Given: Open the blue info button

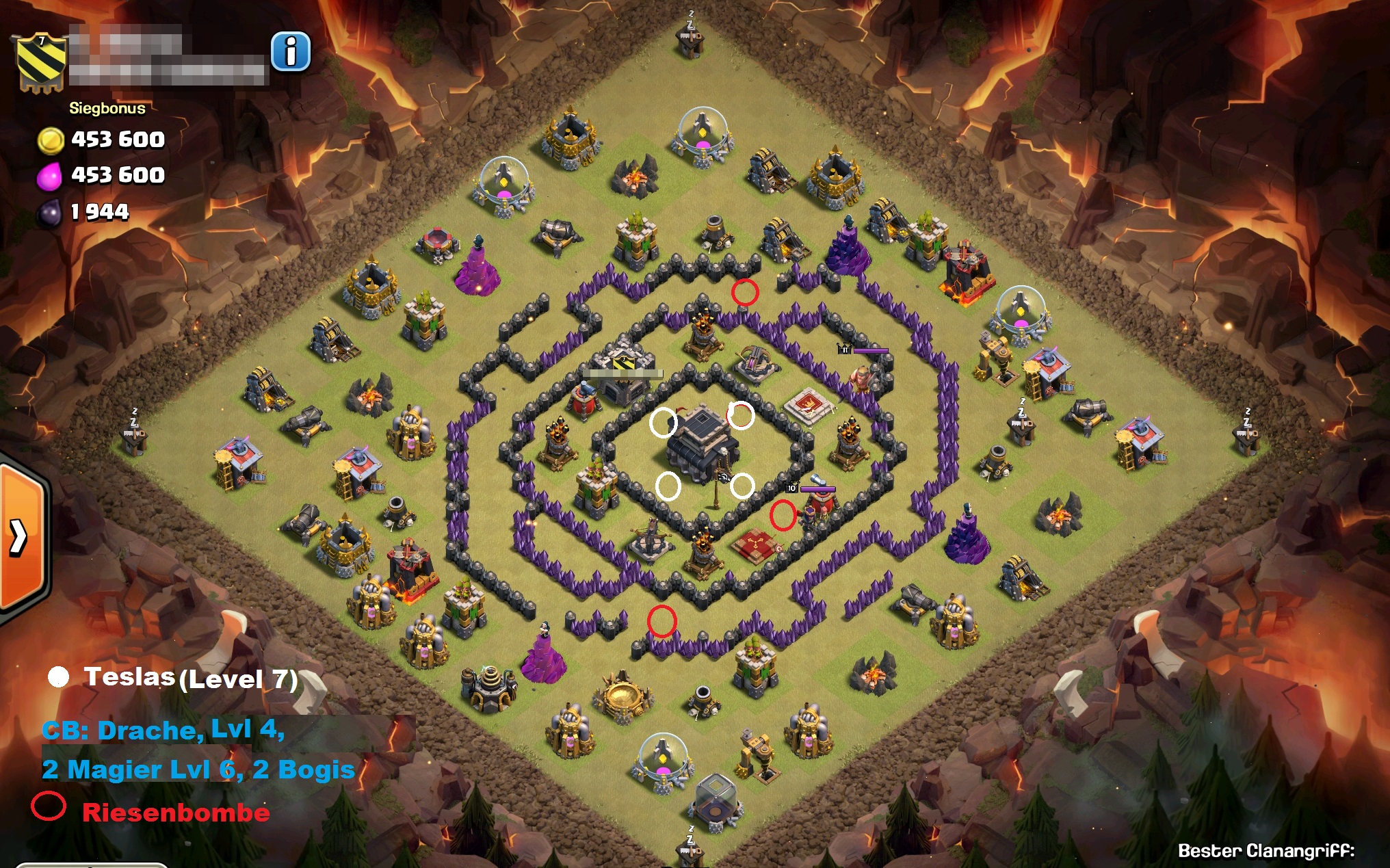Looking at the screenshot, I should 291,51.
